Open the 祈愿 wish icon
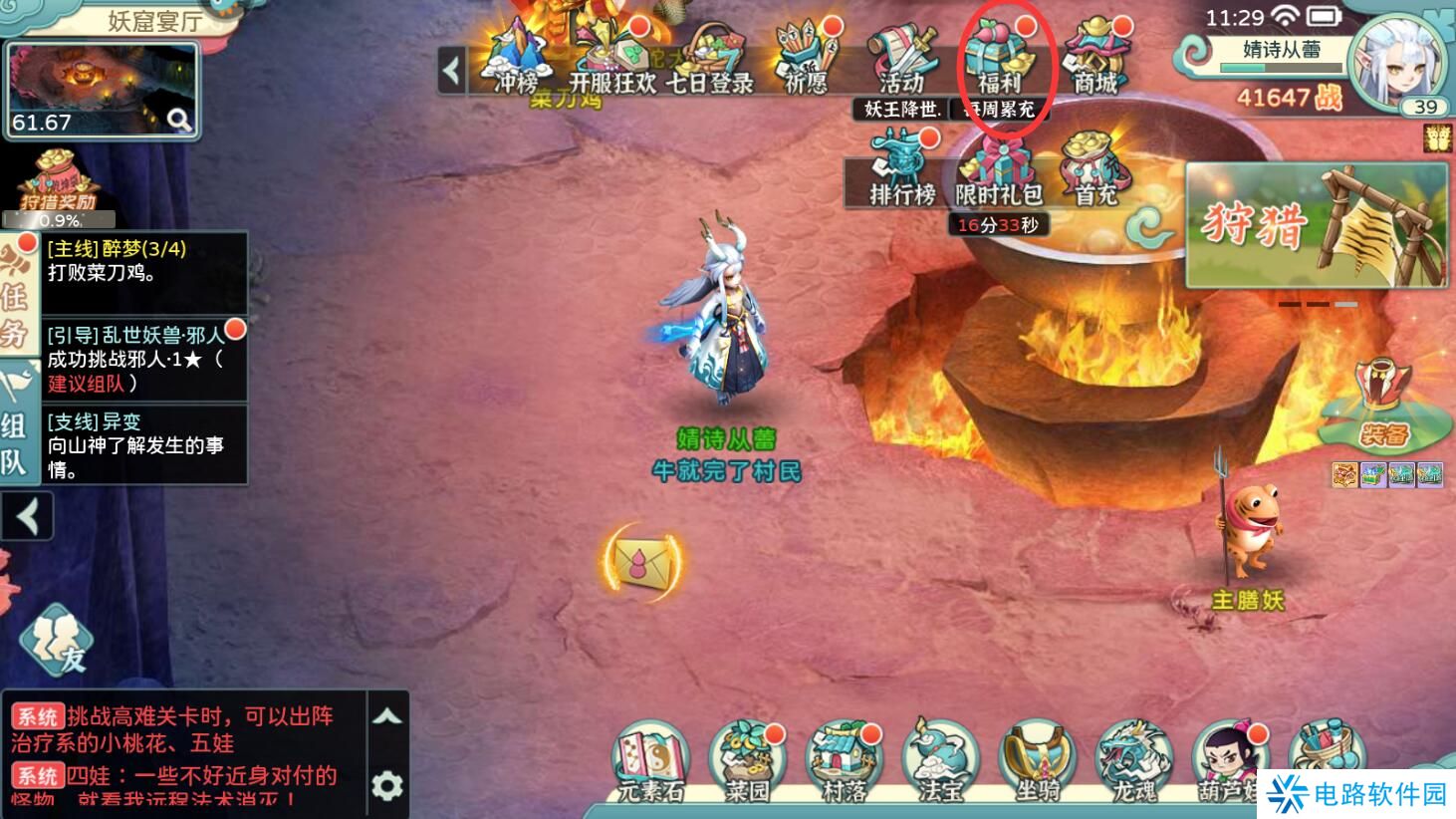 click(806, 60)
